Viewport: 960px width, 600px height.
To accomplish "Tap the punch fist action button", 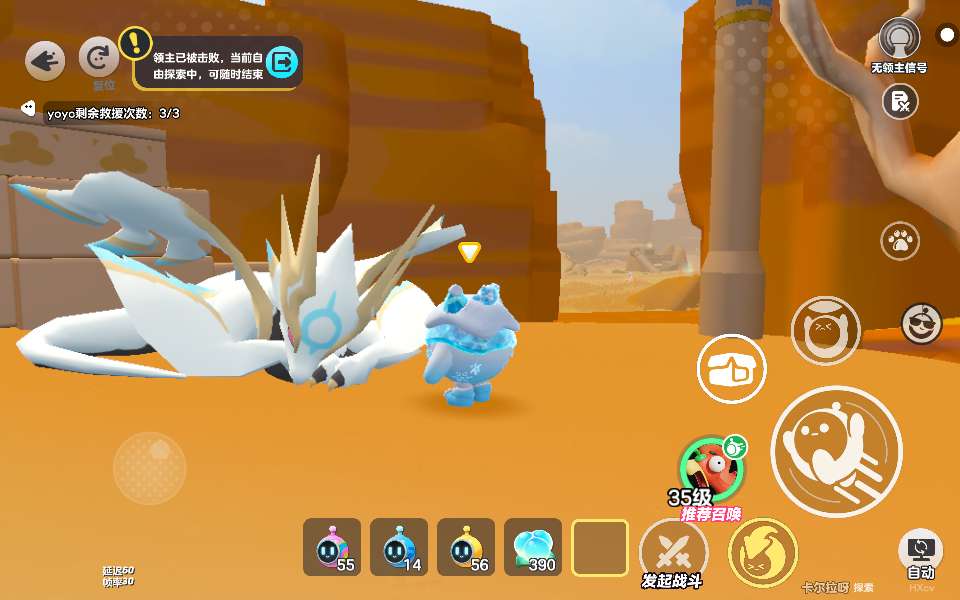I will (x=732, y=369).
